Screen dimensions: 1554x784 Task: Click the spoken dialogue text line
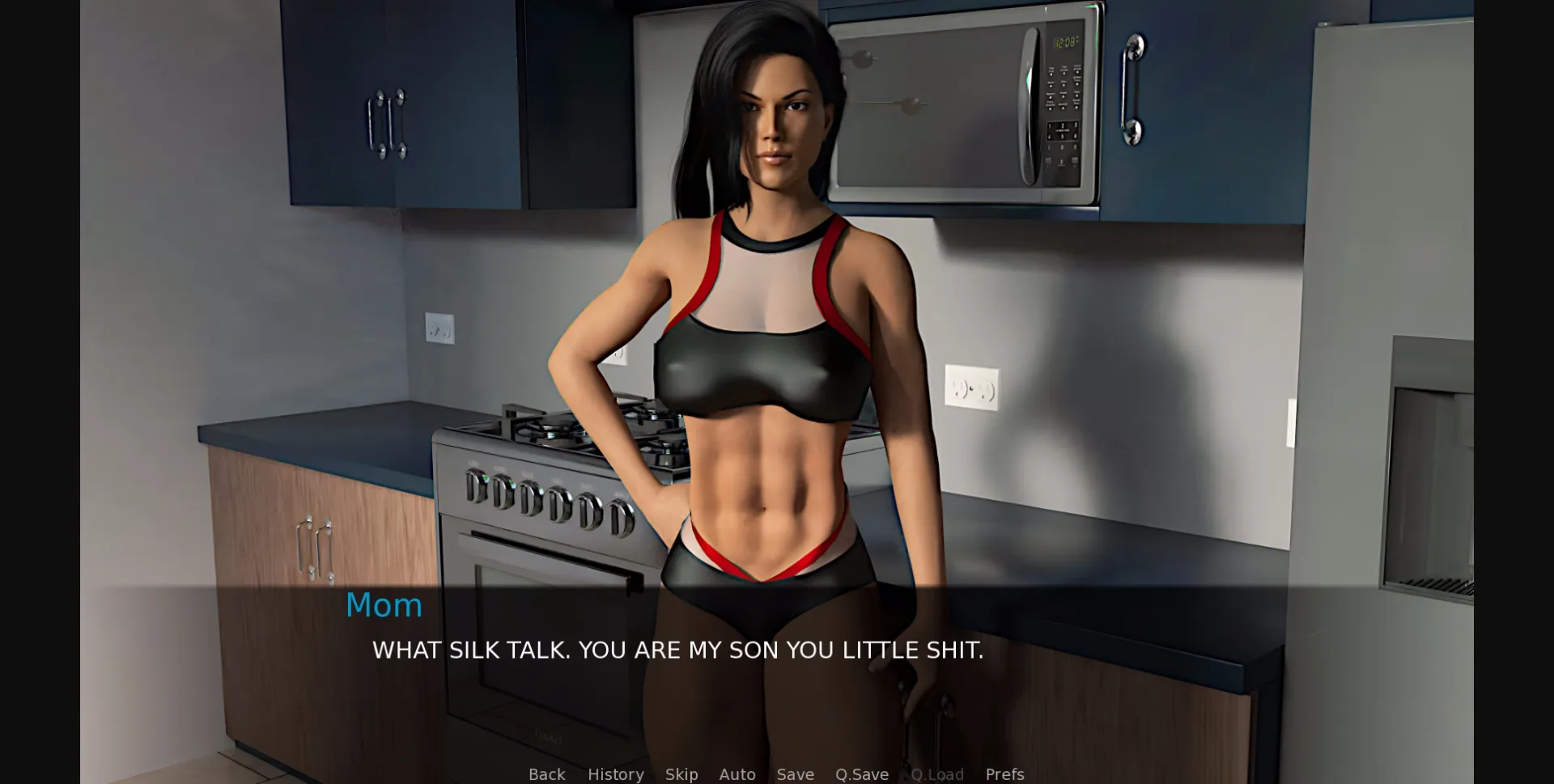pos(677,650)
